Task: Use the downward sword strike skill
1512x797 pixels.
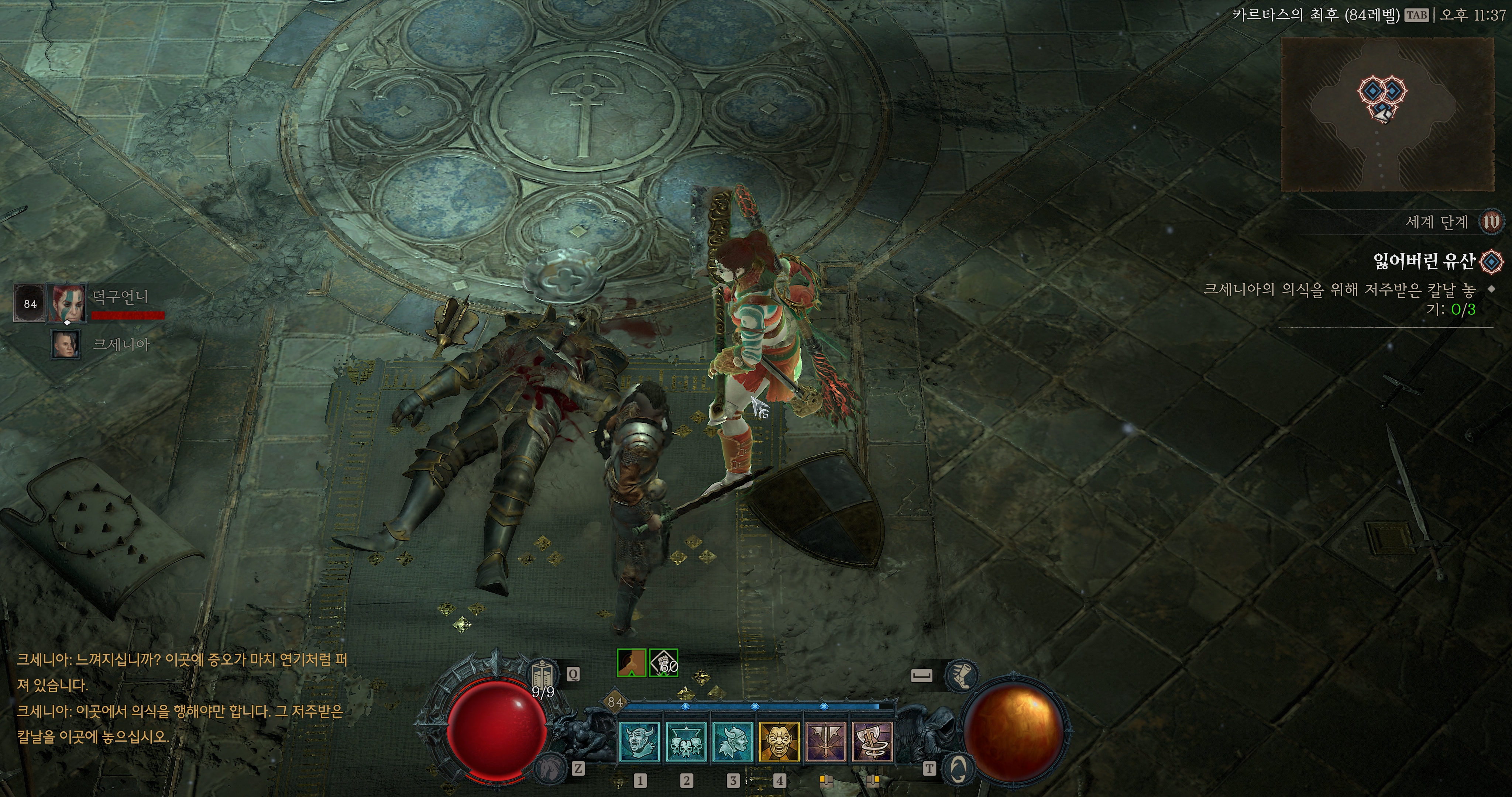Action: (x=827, y=742)
